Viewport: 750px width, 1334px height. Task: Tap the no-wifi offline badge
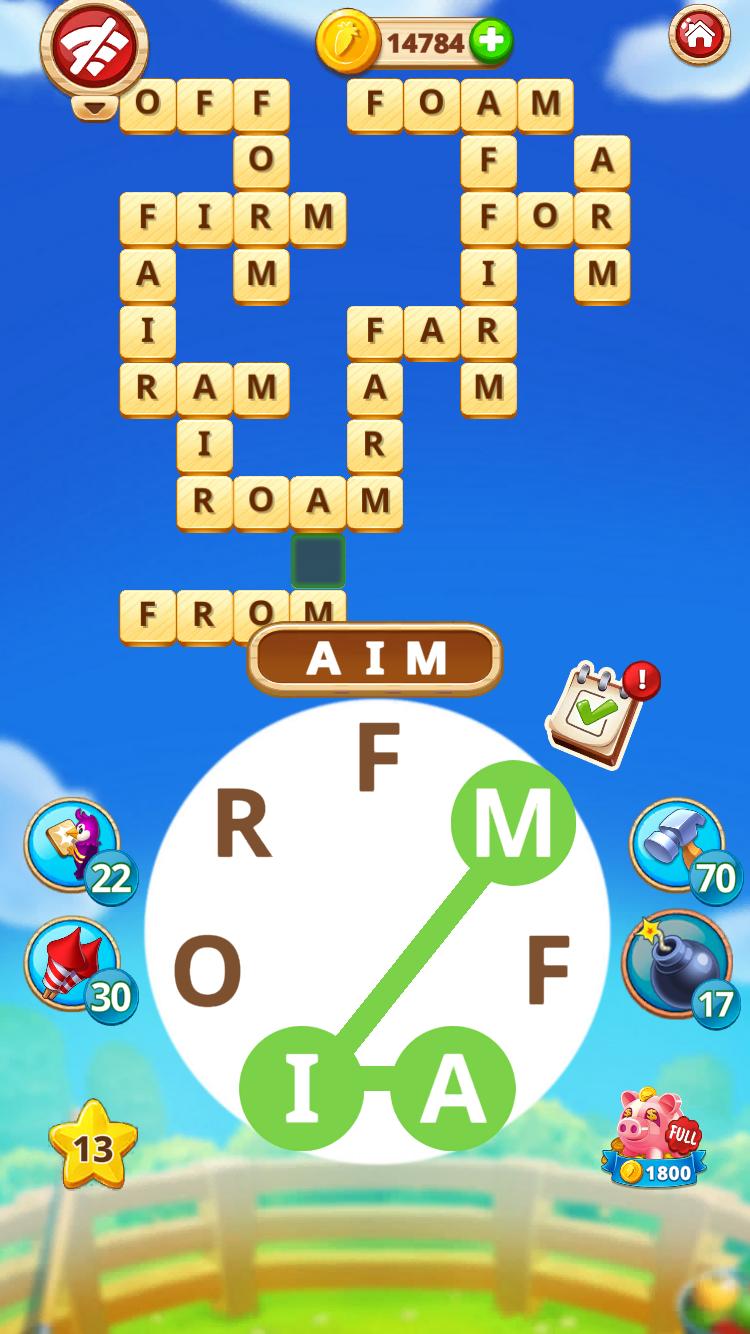click(x=93, y=45)
